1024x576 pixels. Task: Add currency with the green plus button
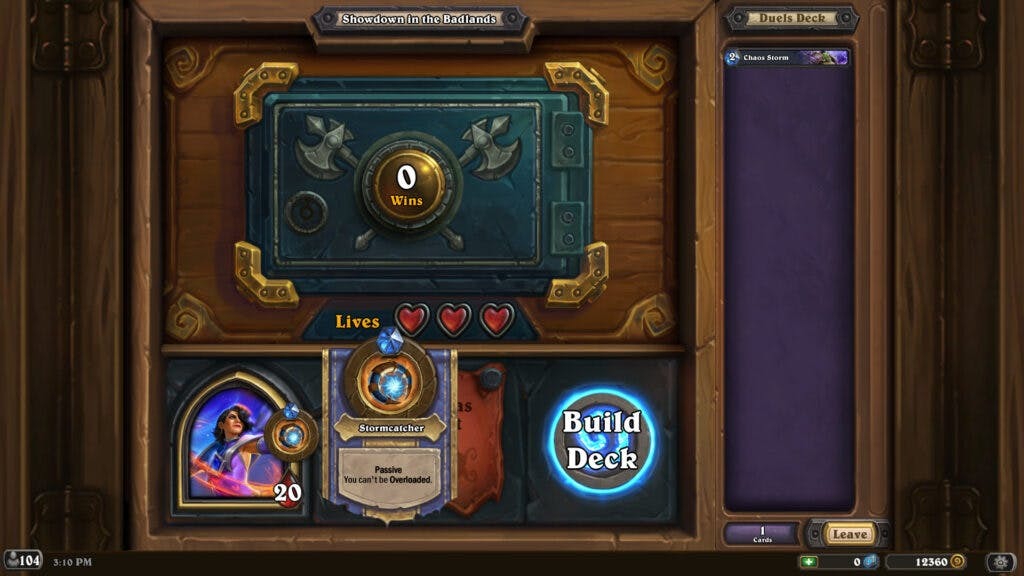[809, 562]
